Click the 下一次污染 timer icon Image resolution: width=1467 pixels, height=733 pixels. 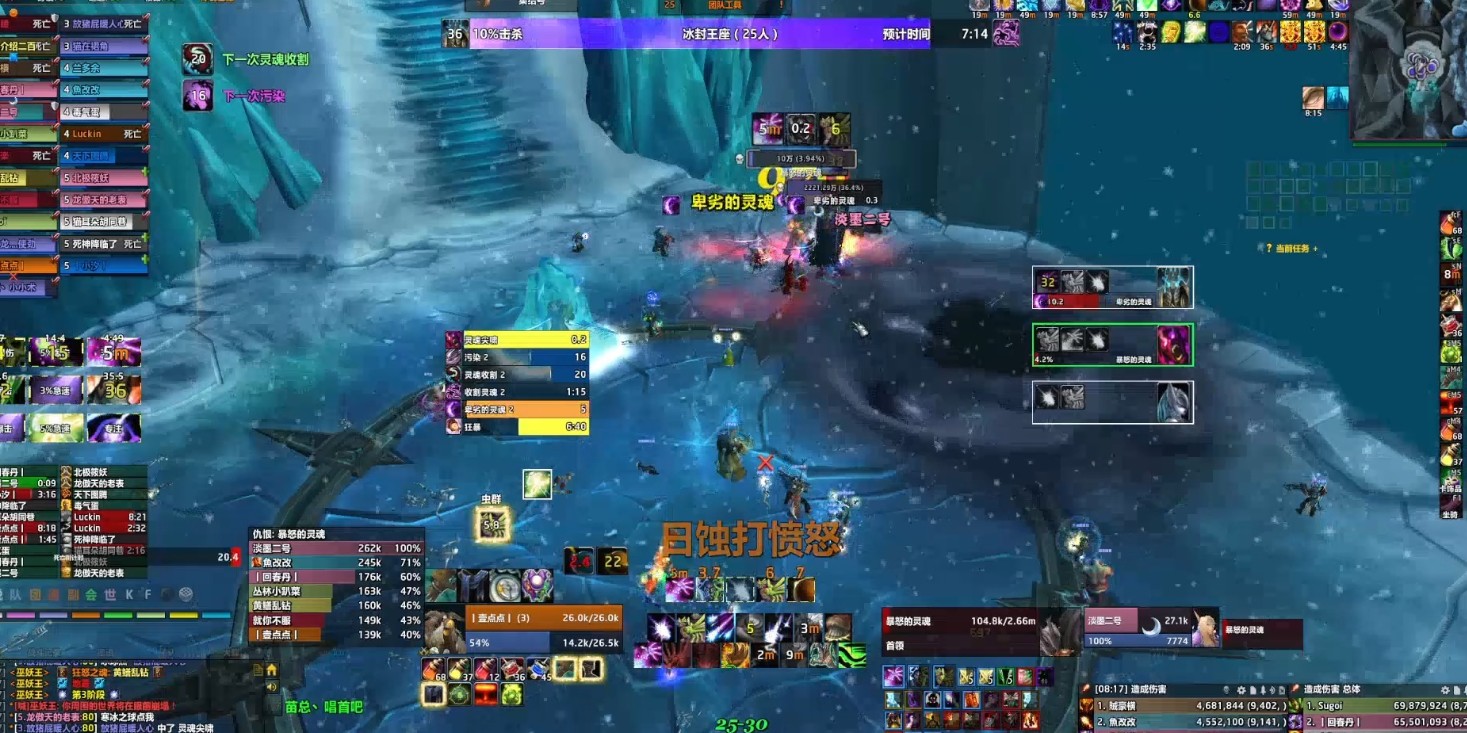(x=198, y=96)
